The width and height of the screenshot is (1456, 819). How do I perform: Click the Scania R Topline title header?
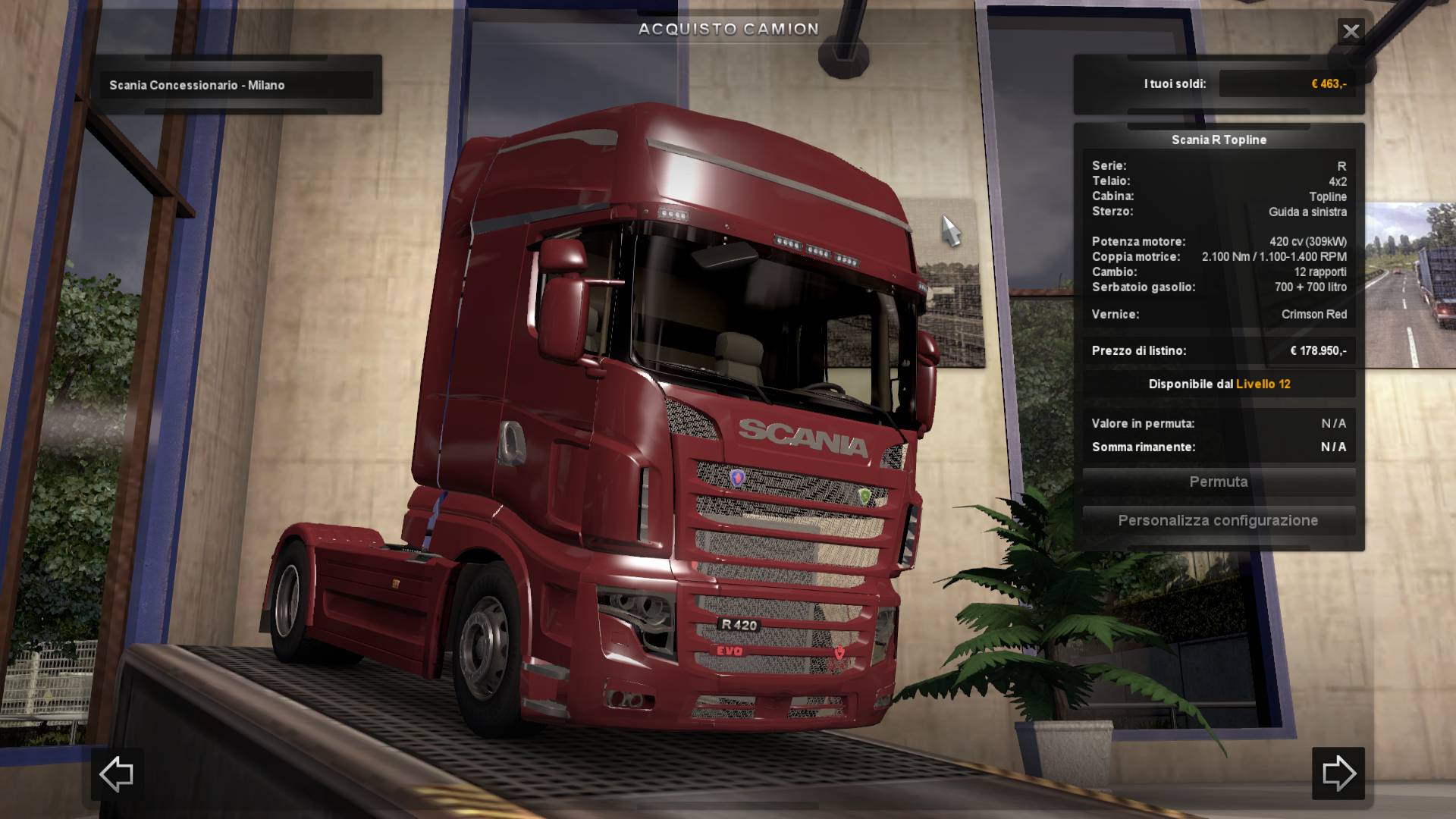(1218, 140)
